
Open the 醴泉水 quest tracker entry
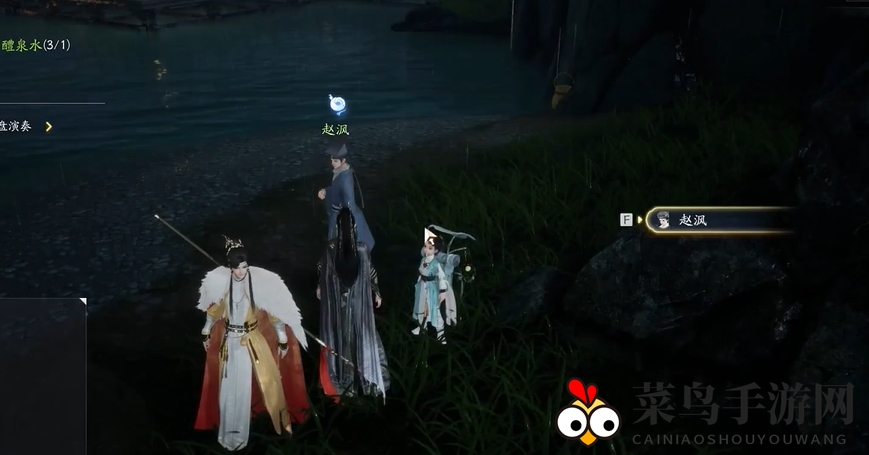coord(35,45)
